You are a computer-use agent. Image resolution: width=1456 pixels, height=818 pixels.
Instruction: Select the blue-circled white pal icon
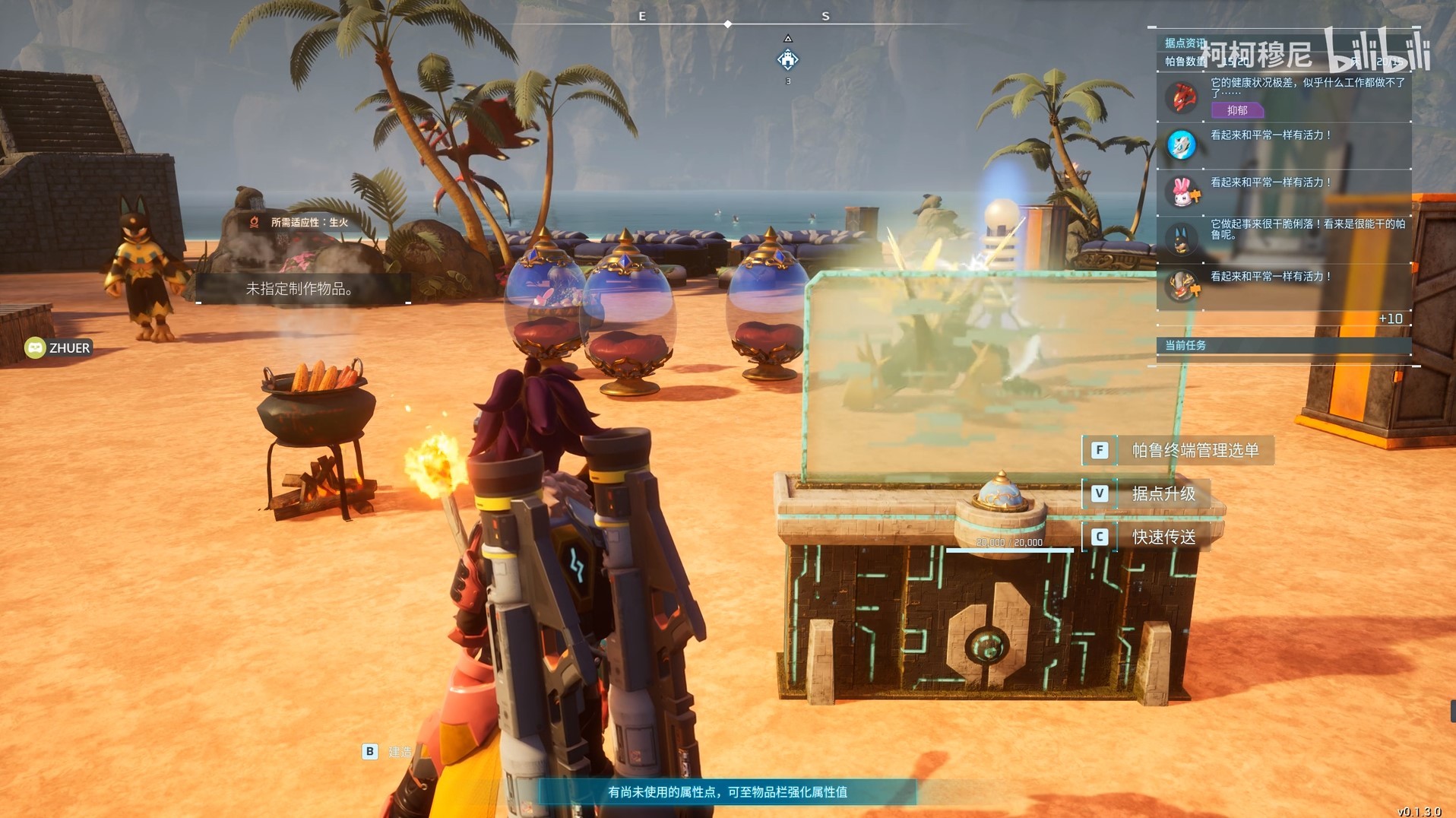1182,145
